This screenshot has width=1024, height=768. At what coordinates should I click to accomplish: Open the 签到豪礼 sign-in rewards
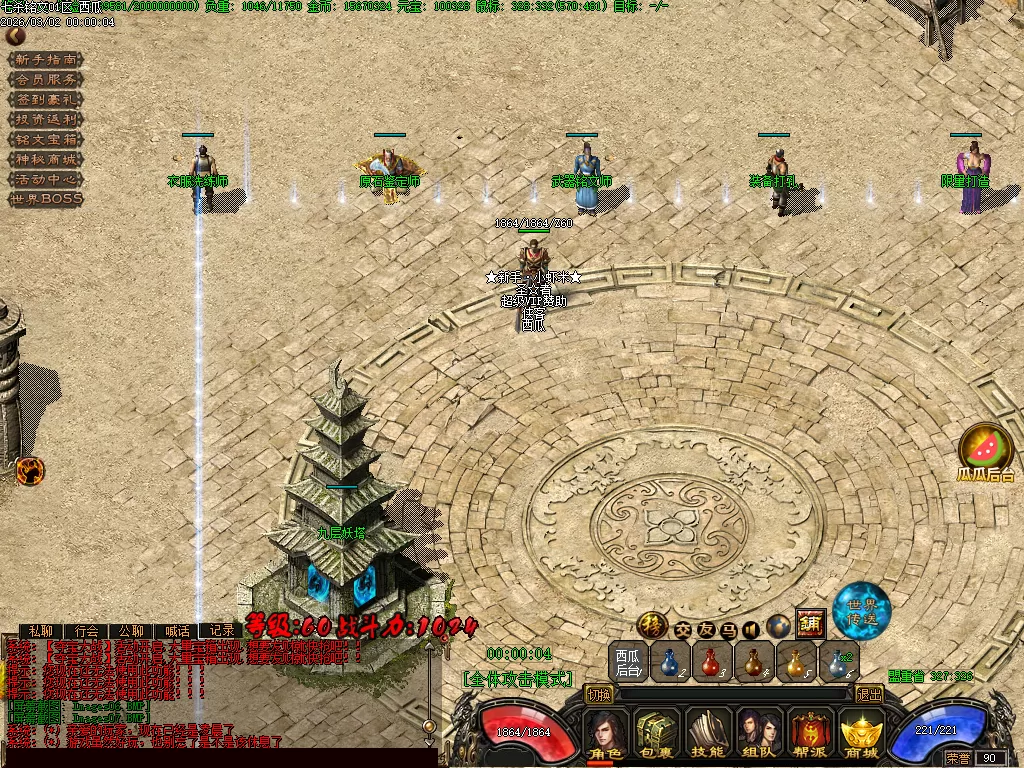(46, 99)
